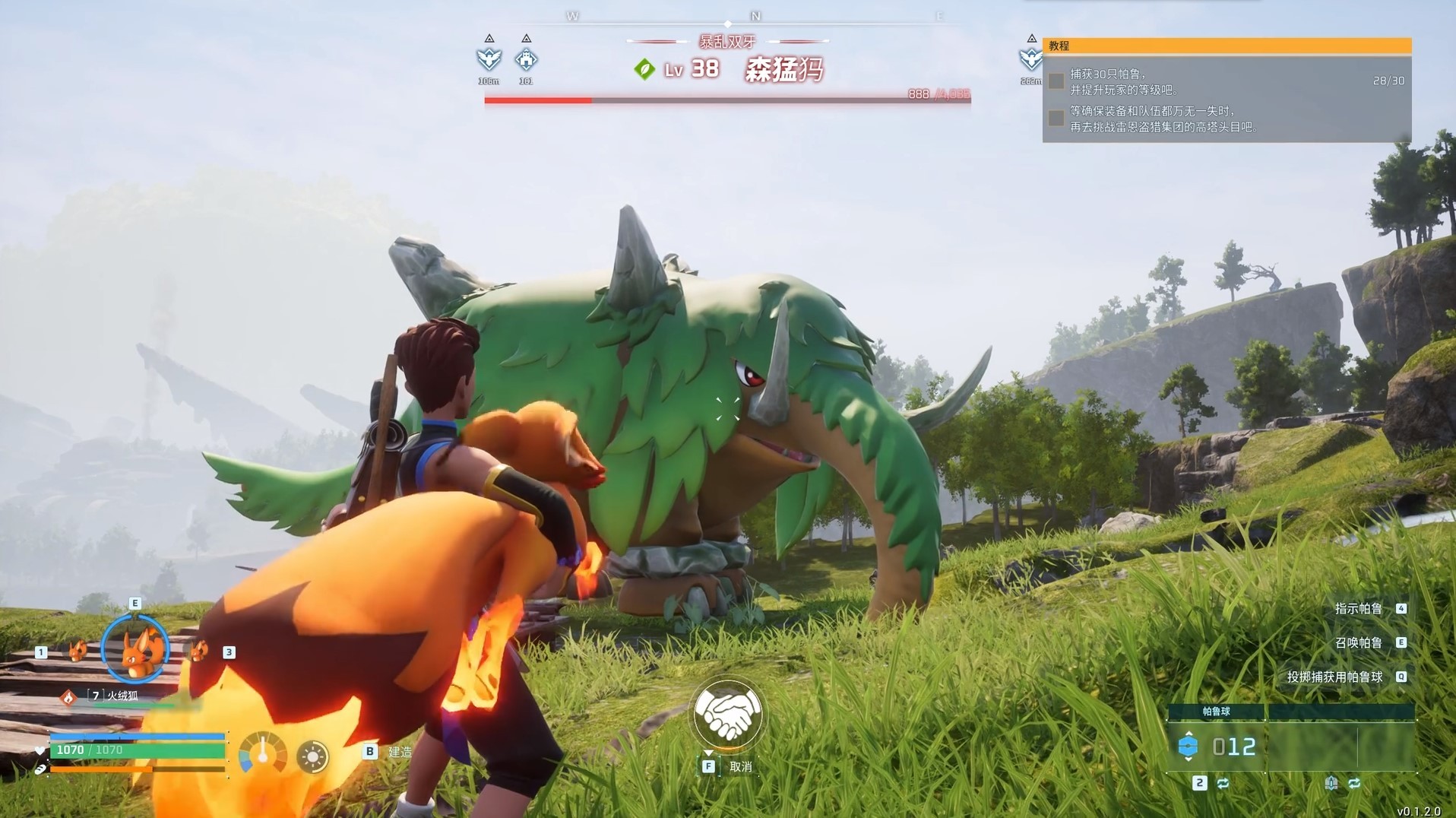1456x818 pixels.
Task: Click the winged shield compass marker at 106m
Action: point(489,59)
